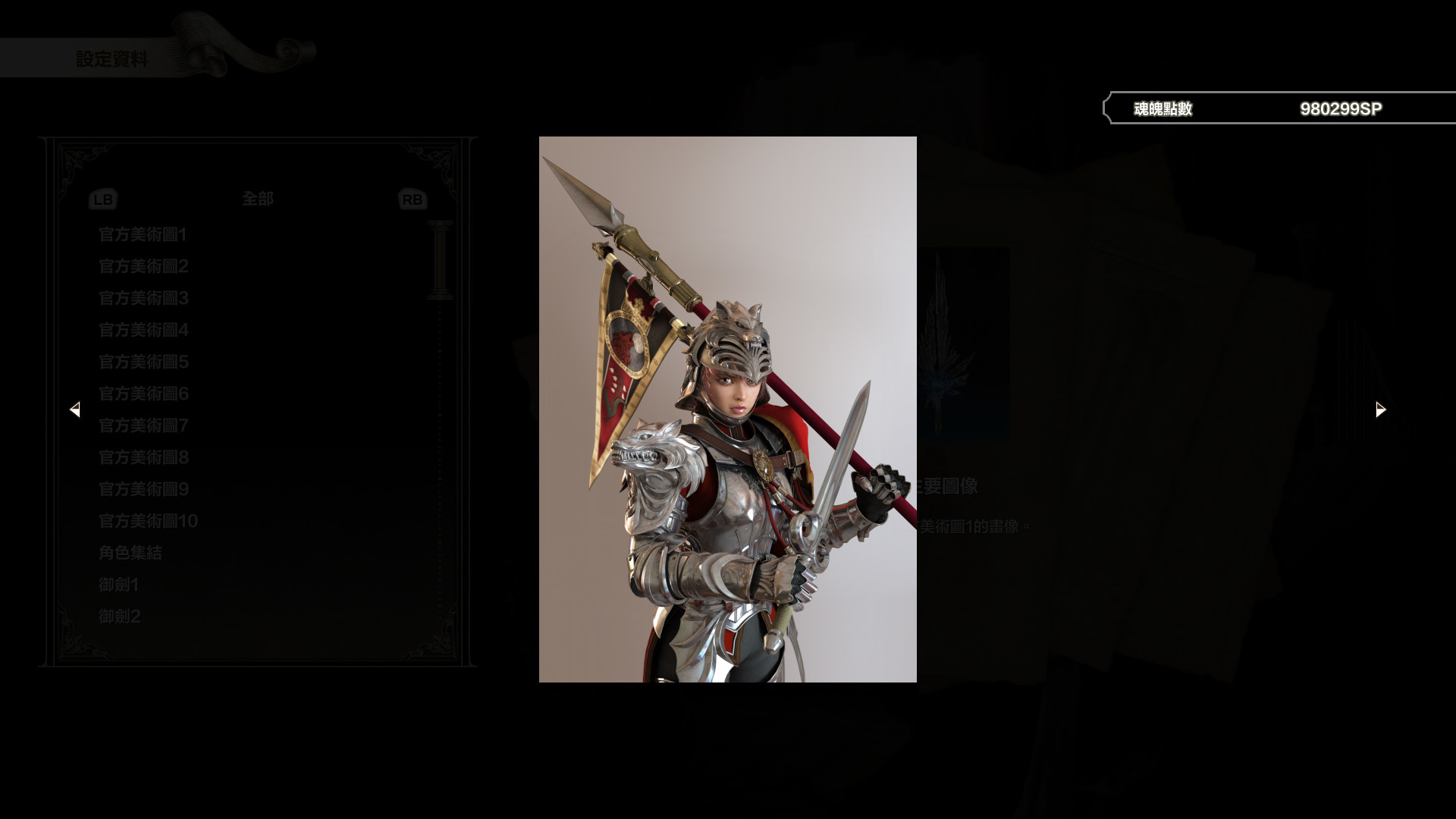Select 官方美術圖7 in the sidebar
Image resolution: width=1456 pixels, height=819 pixels.
(x=142, y=426)
